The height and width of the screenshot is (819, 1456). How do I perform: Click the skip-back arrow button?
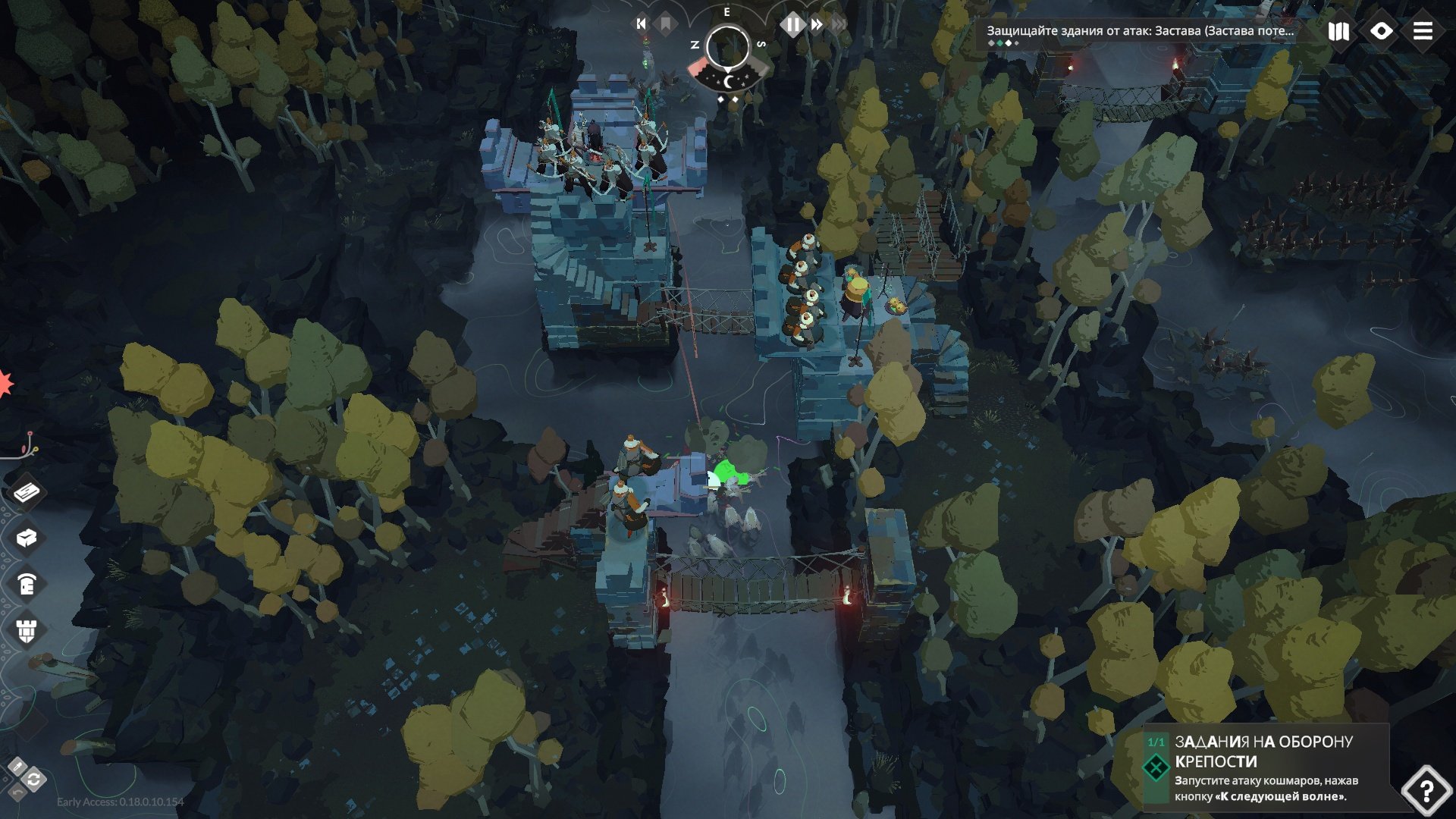coord(641,24)
